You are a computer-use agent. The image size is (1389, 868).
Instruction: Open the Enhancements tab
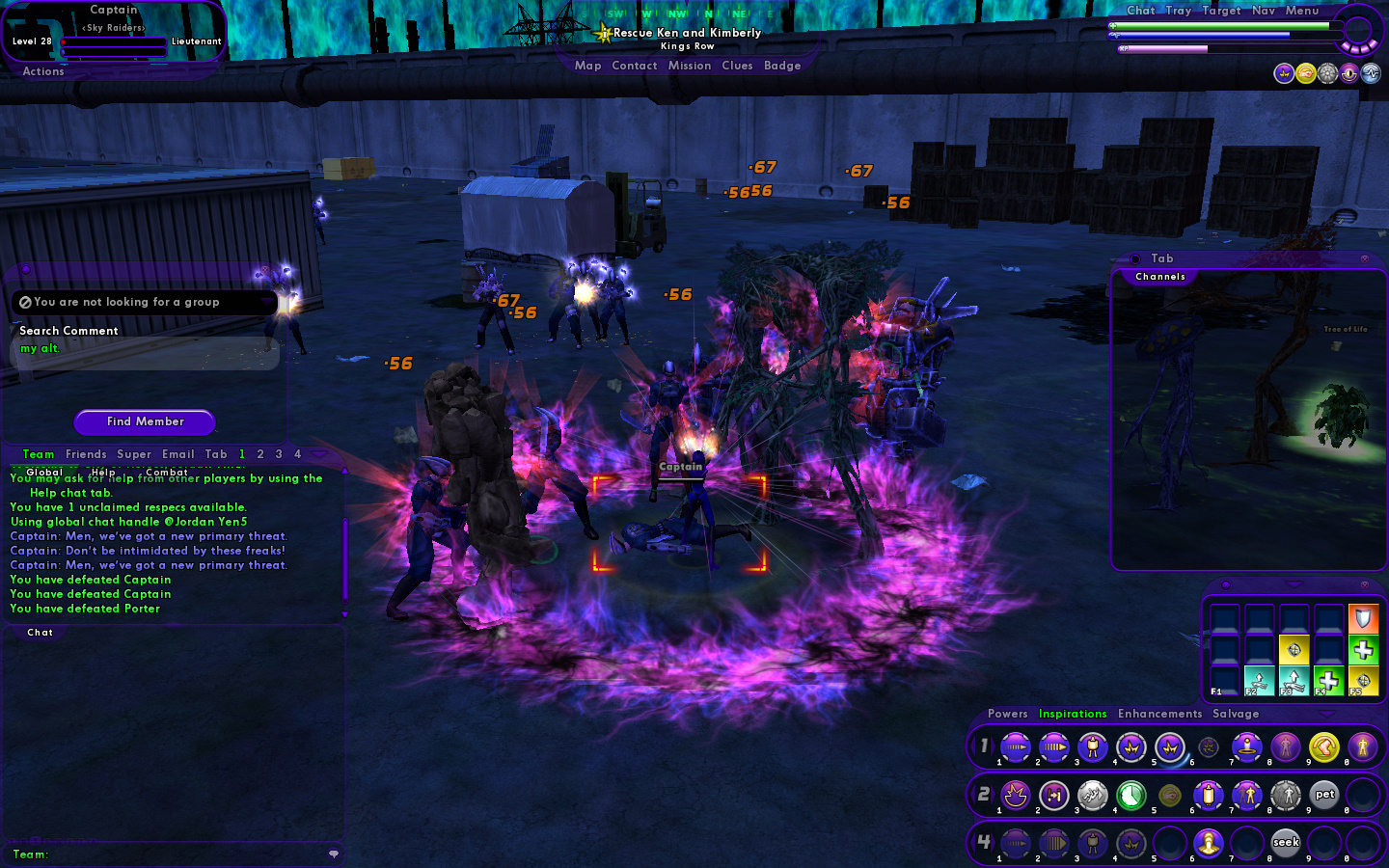pos(1159,714)
